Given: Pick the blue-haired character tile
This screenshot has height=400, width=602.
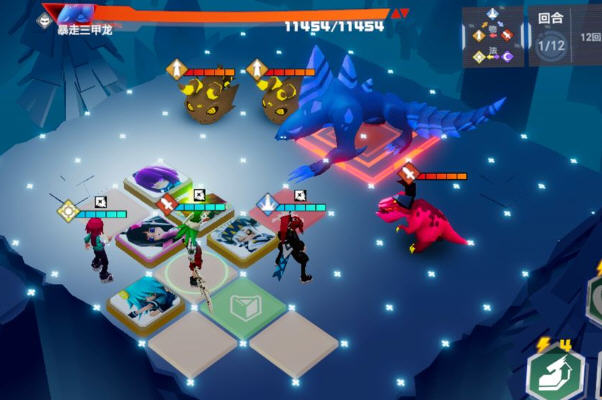Looking at the screenshot, I should coord(145,300).
